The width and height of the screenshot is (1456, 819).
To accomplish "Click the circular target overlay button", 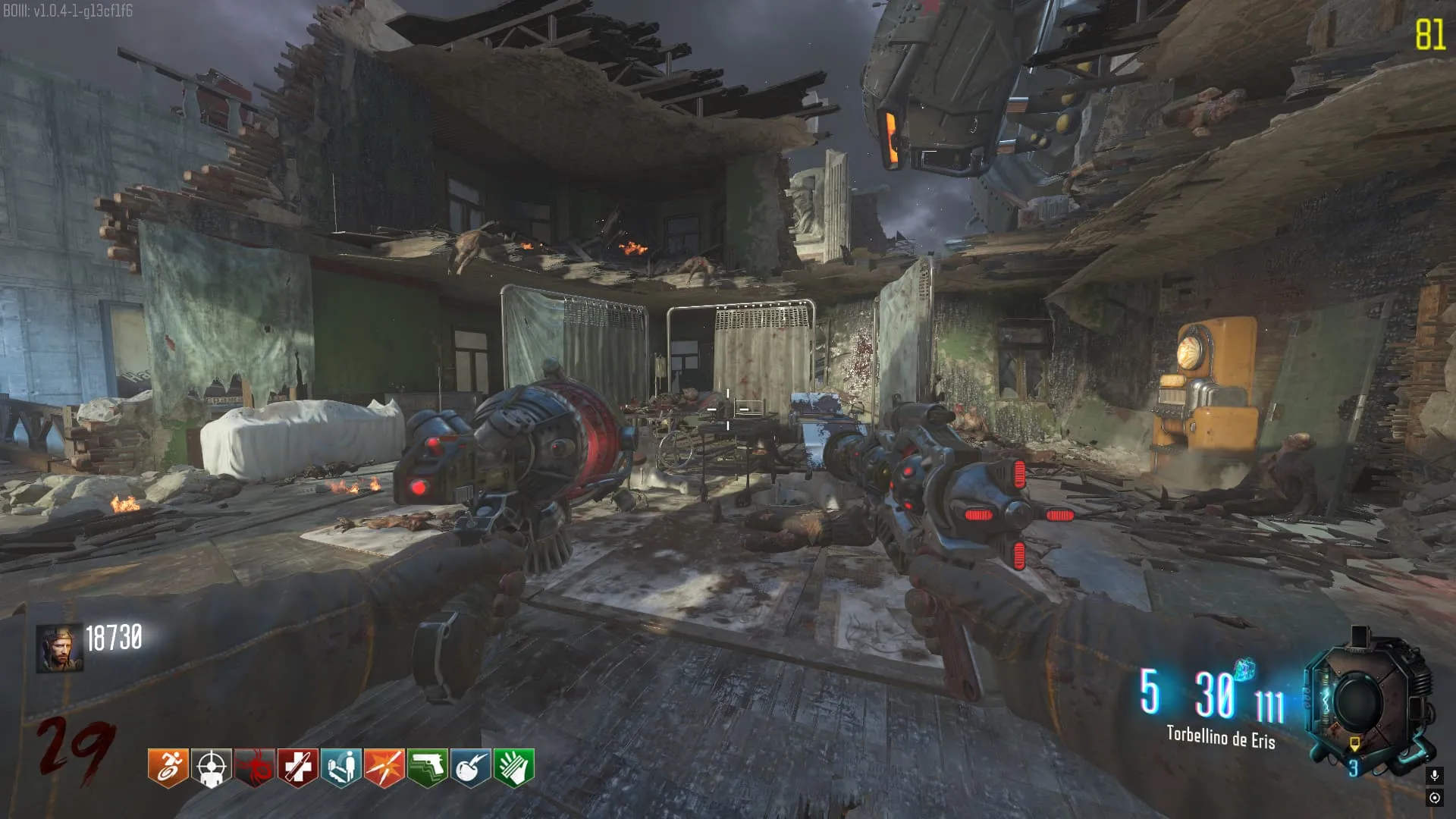I will click(x=1434, y=798).
